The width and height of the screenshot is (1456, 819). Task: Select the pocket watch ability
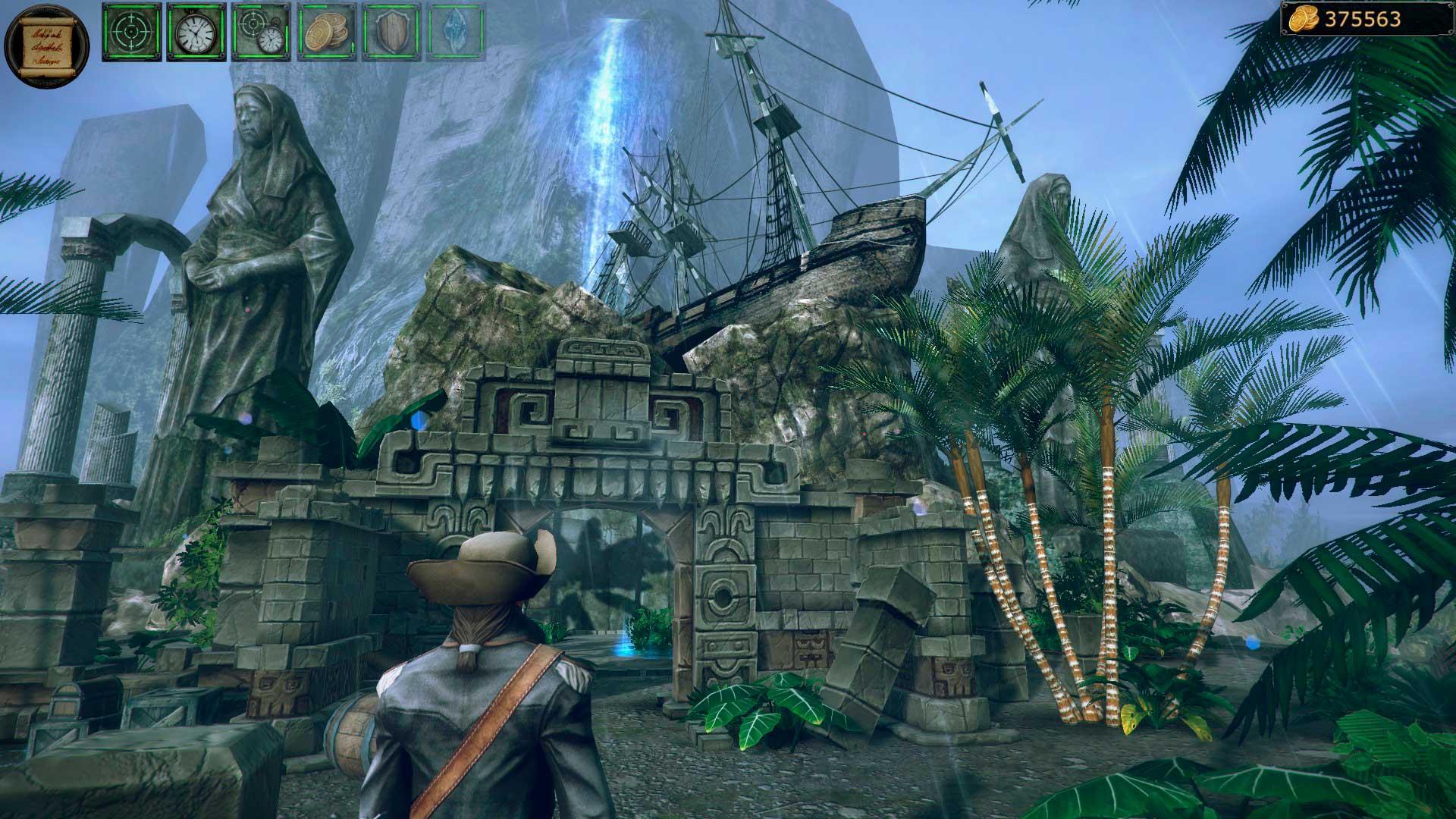(x=196, y=32)
